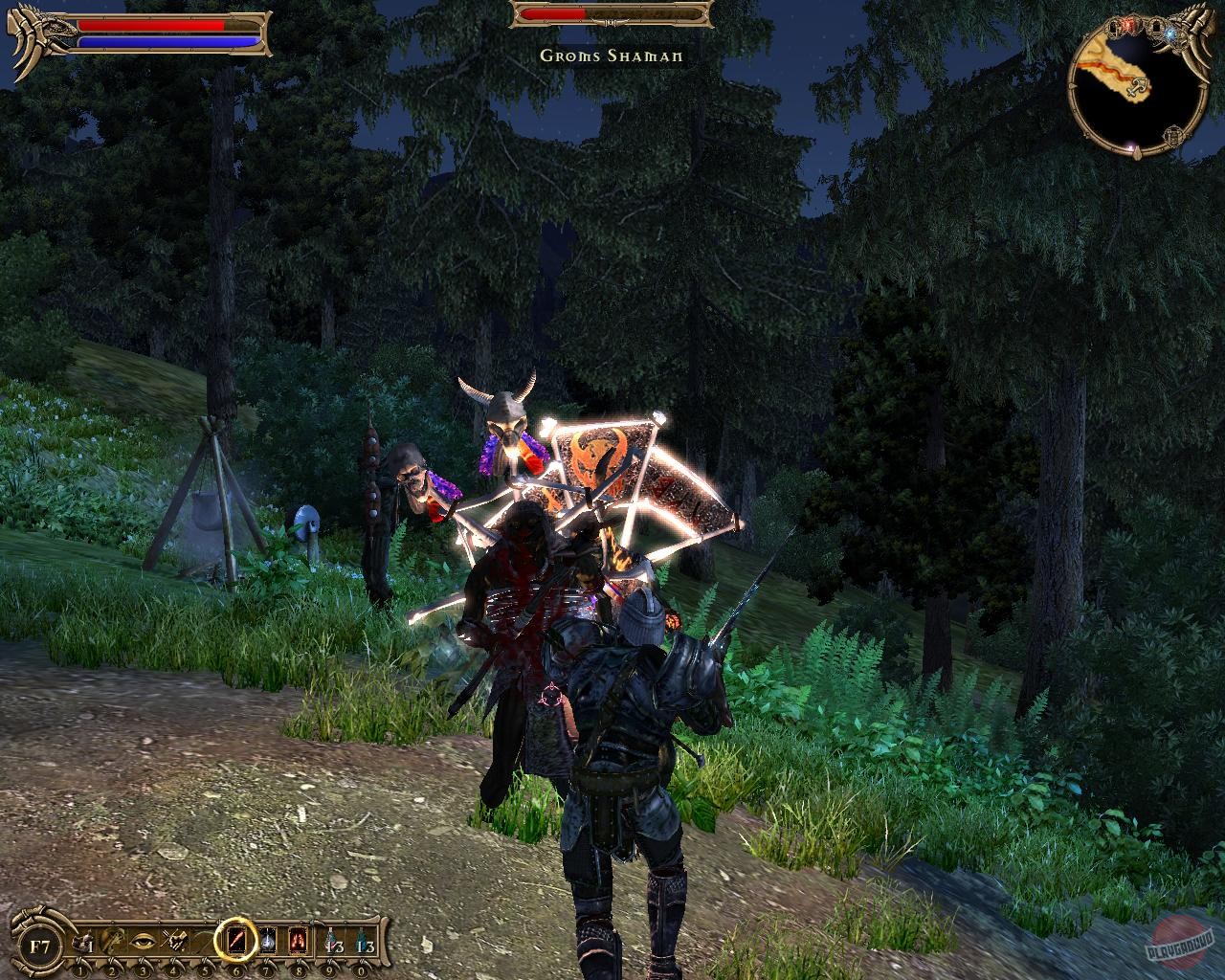1225x980 pixels.
Task: Click the number 5 hotkey marker
Action: pos(205,969)
